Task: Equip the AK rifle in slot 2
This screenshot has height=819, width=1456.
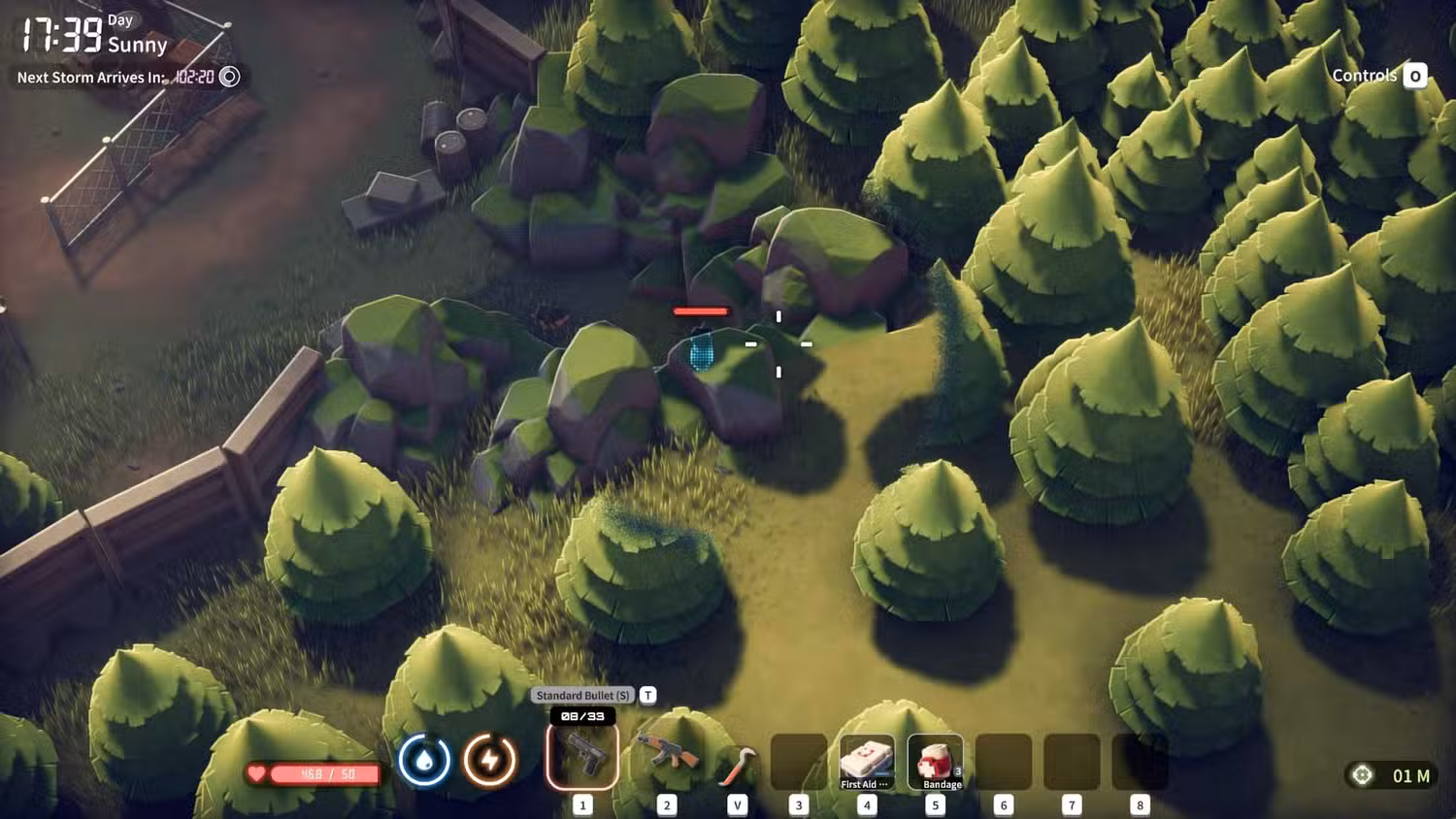Action: point(667,755)
